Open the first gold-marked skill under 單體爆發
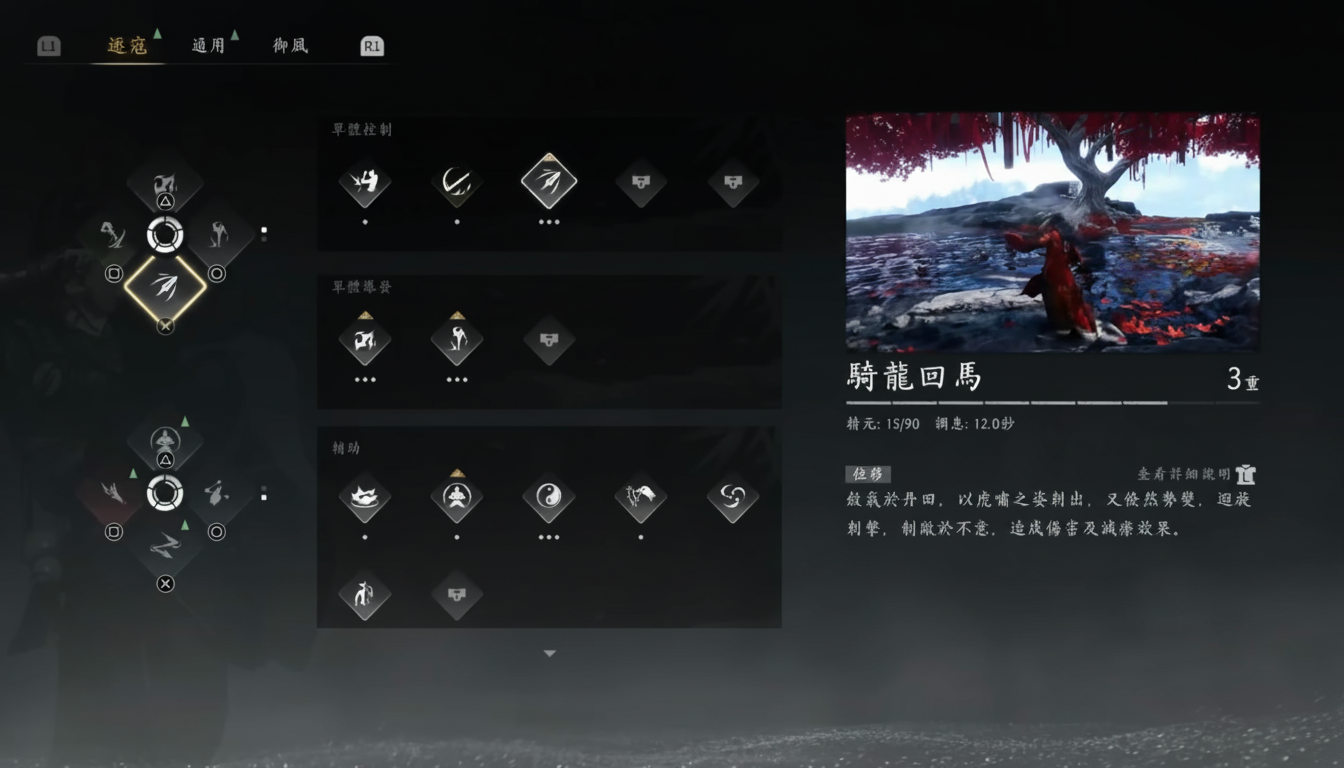The image size is (1344, 768). pyautogui.click(x=365, y=341)
